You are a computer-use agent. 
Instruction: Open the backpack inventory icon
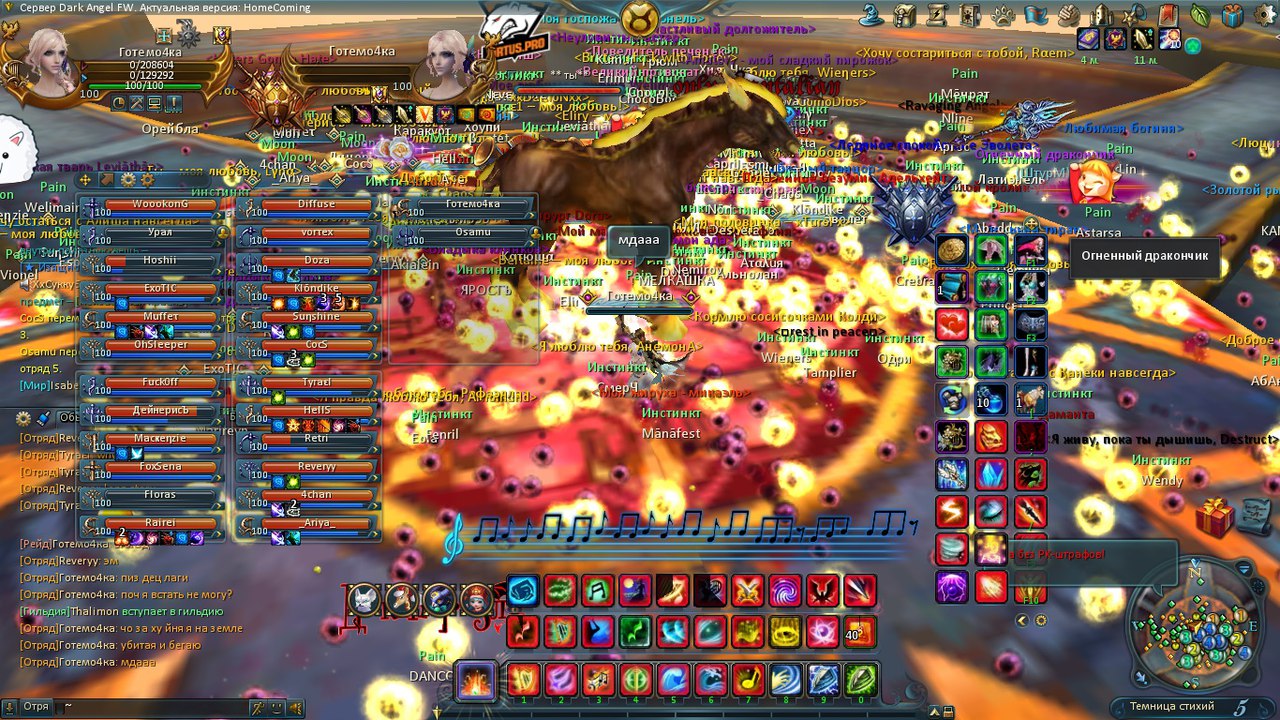[x=904, y=15]
